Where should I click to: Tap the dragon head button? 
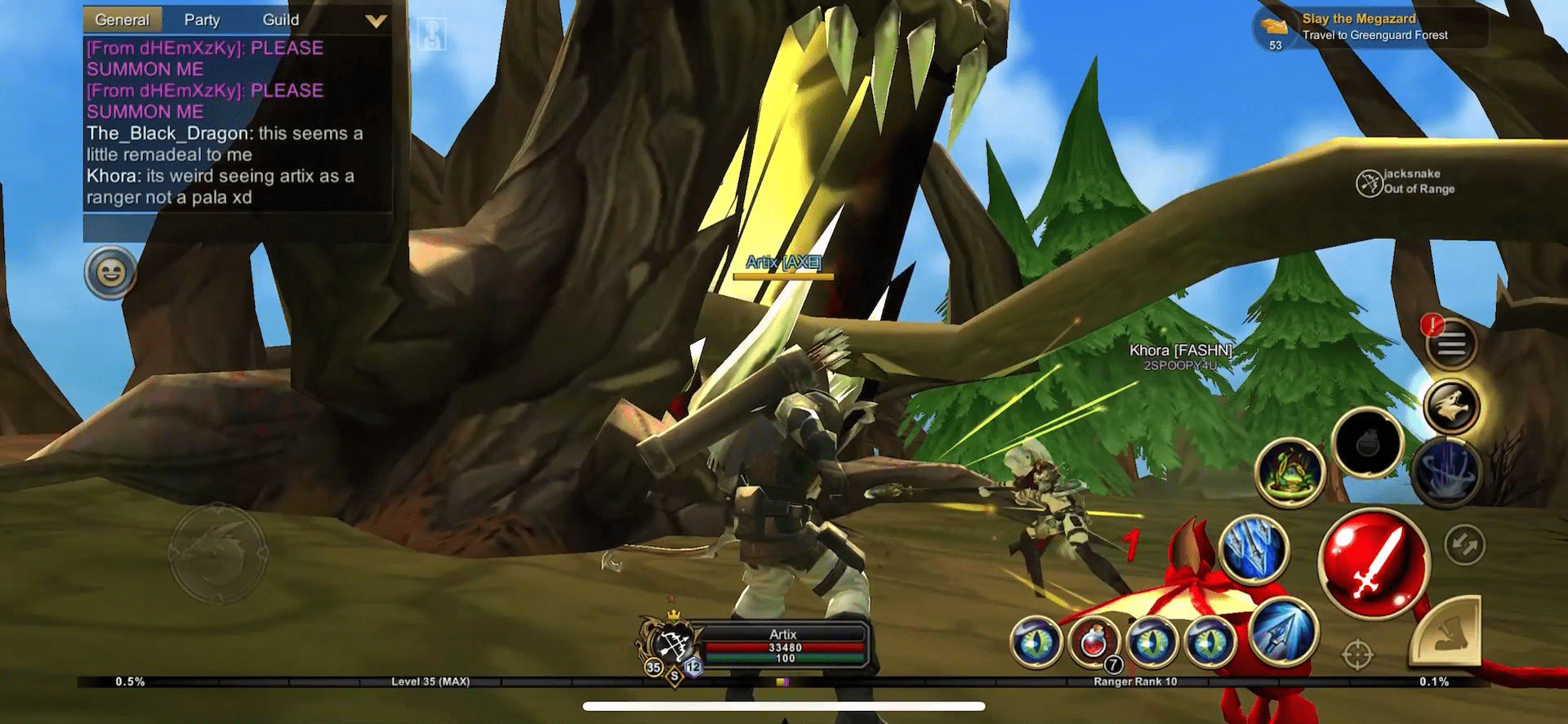[x=1451, y=406]
